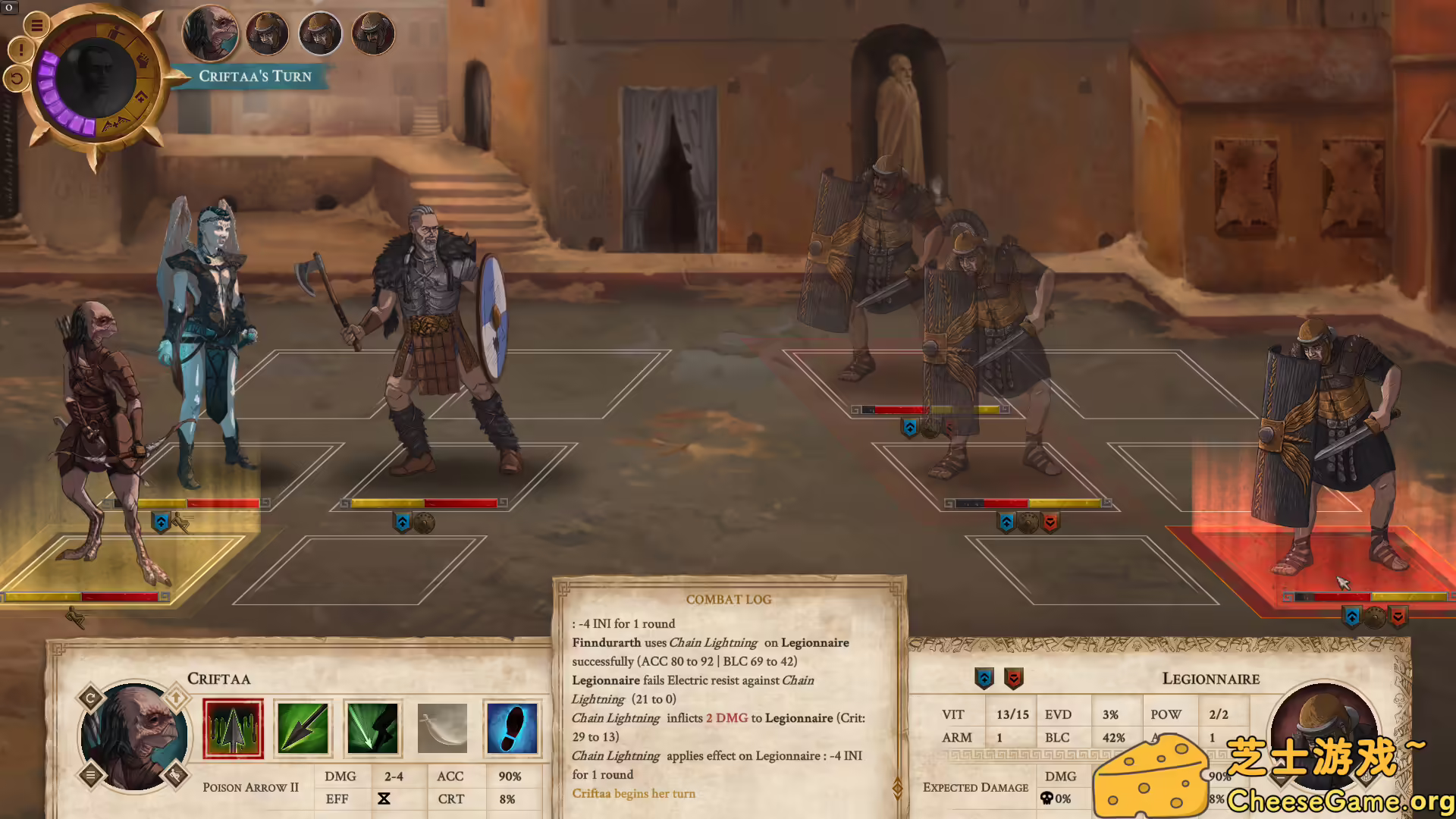Activate the green diagonal arrow ability
Image resolution: width=1456 pixels, height=819 pixels.
click(x=303, y=729)
